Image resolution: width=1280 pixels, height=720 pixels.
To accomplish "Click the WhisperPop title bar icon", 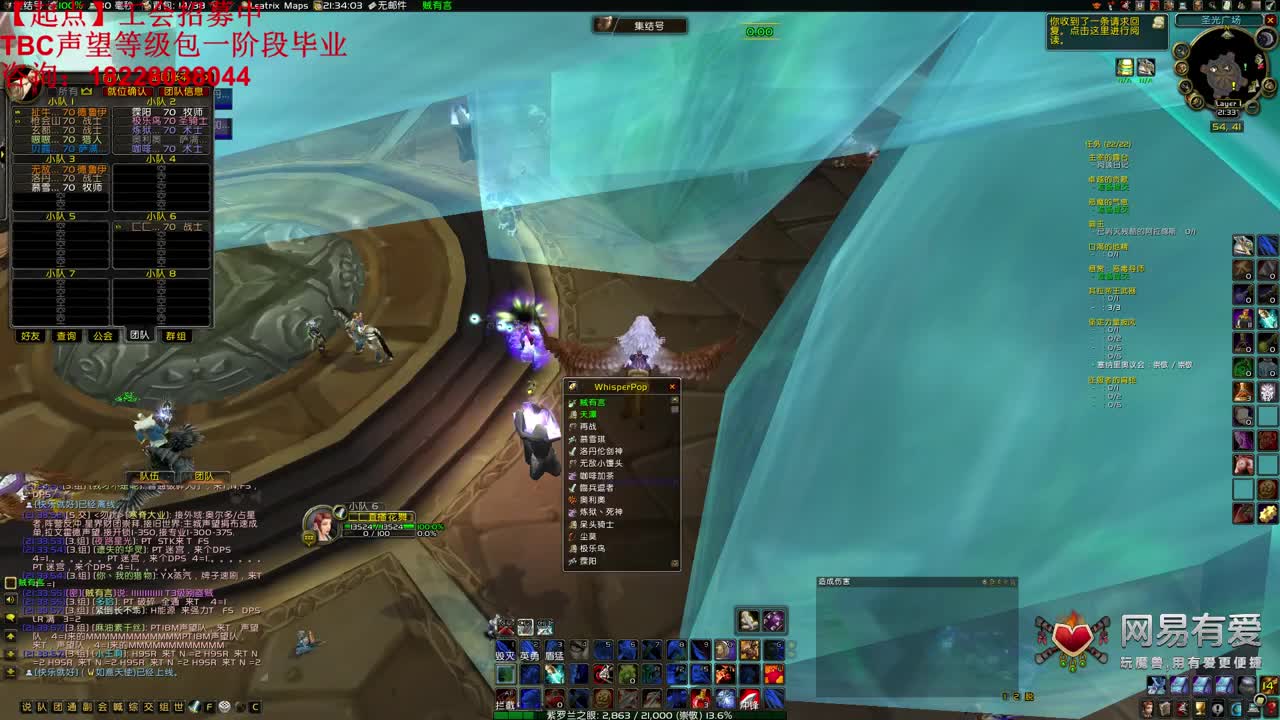I will tap(572, 386).
